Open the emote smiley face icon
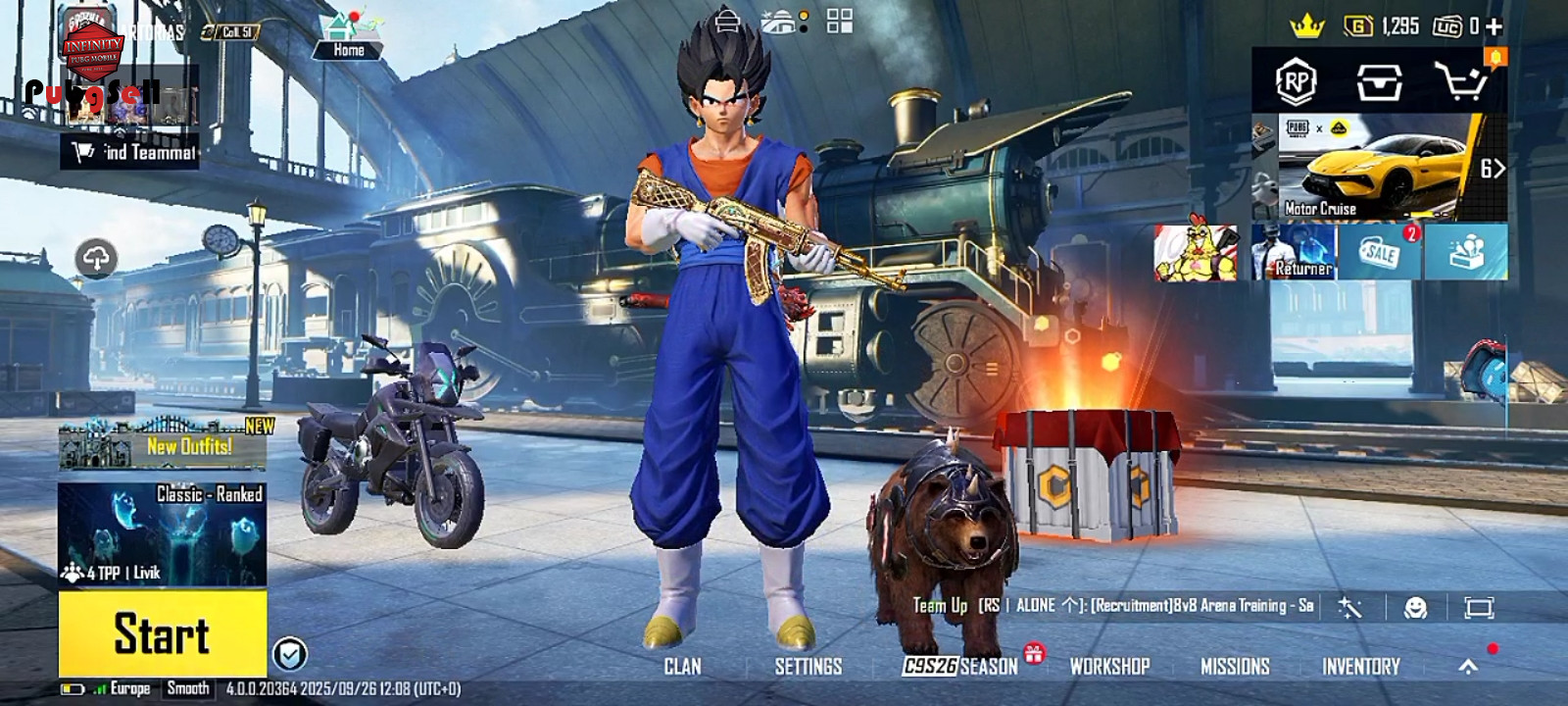 (1415, 608)
